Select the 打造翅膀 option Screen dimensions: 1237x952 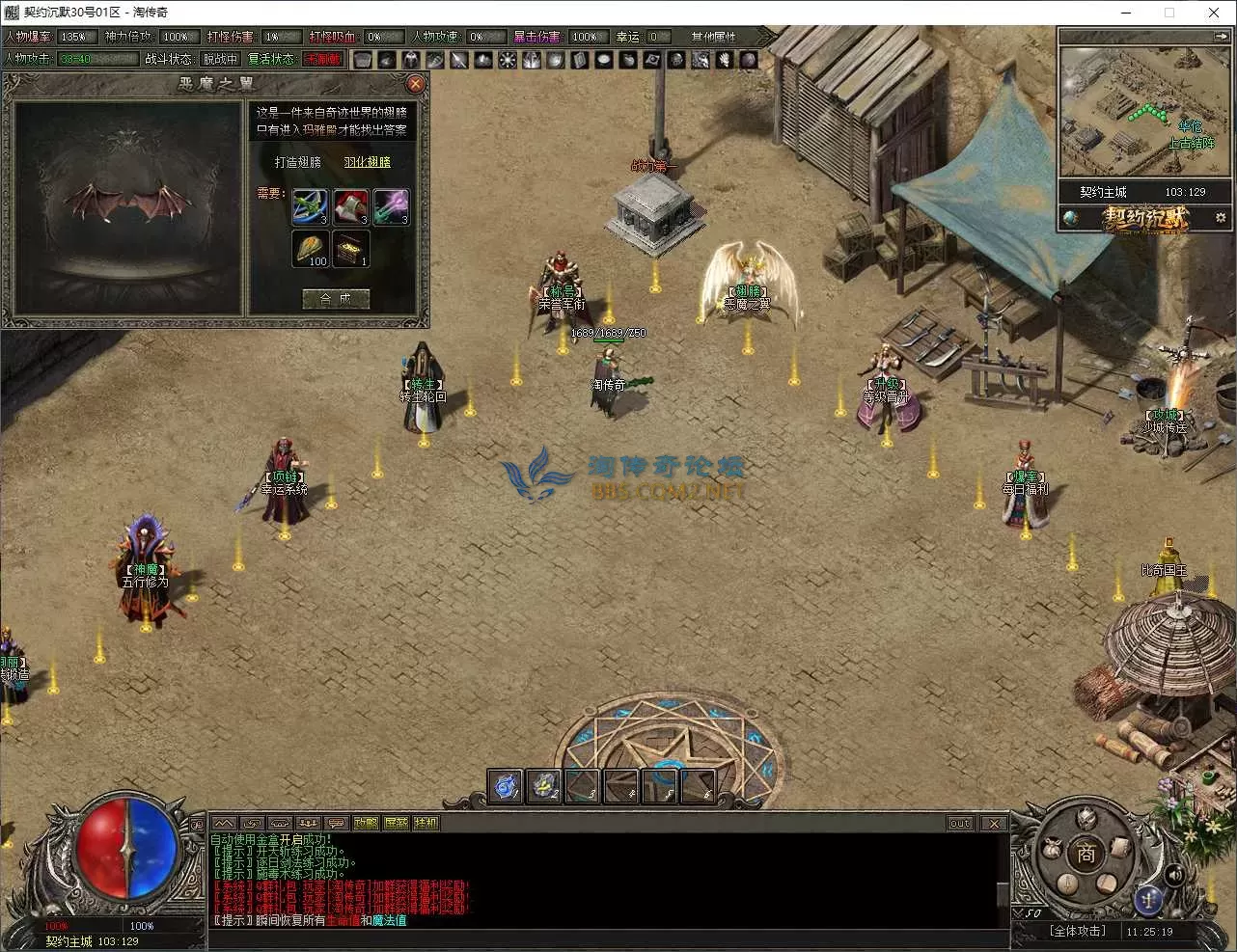pyautogui.click(x=298, y=162)
